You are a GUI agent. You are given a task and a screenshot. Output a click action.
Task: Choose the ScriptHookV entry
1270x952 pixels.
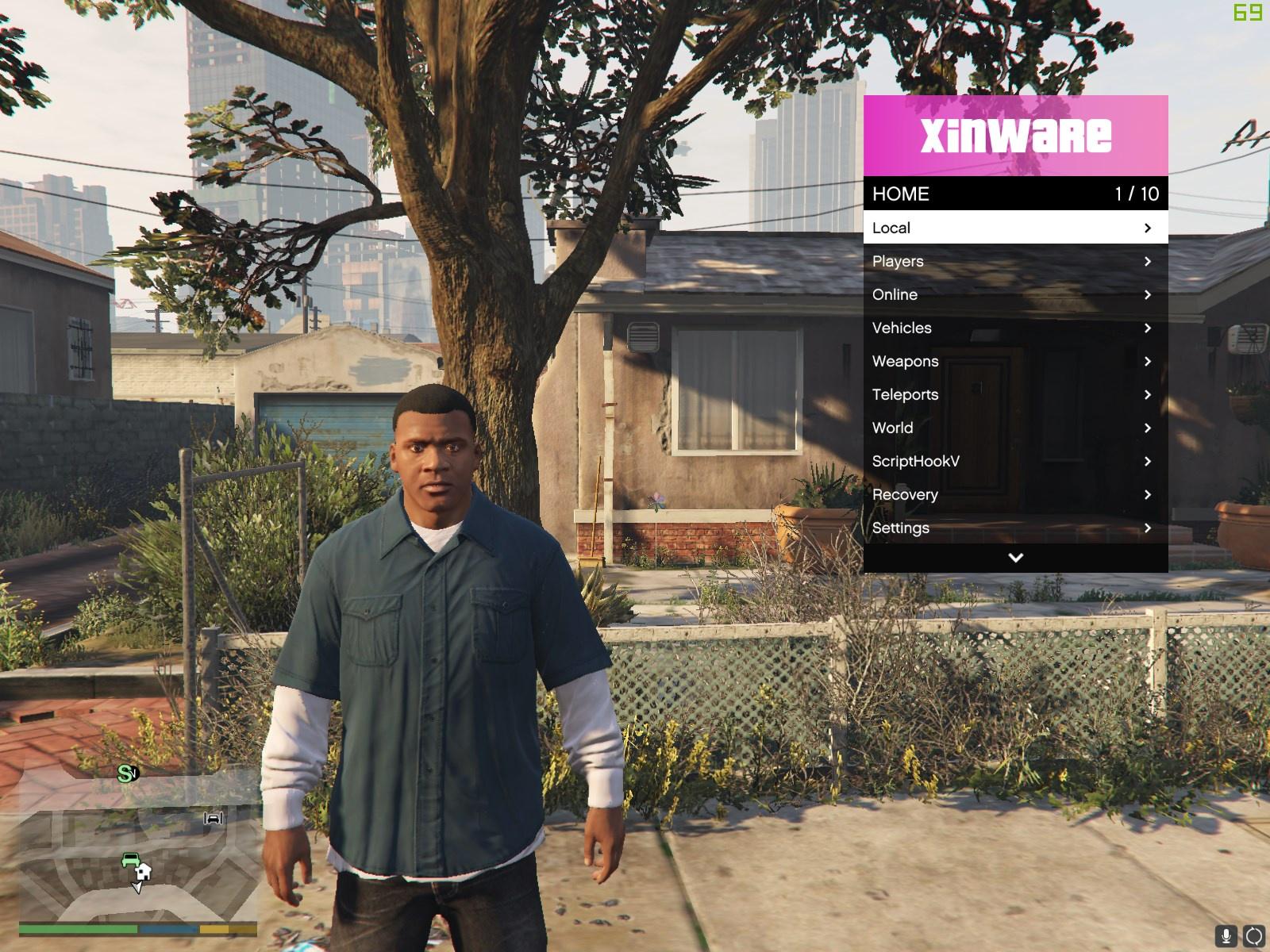1014,461
